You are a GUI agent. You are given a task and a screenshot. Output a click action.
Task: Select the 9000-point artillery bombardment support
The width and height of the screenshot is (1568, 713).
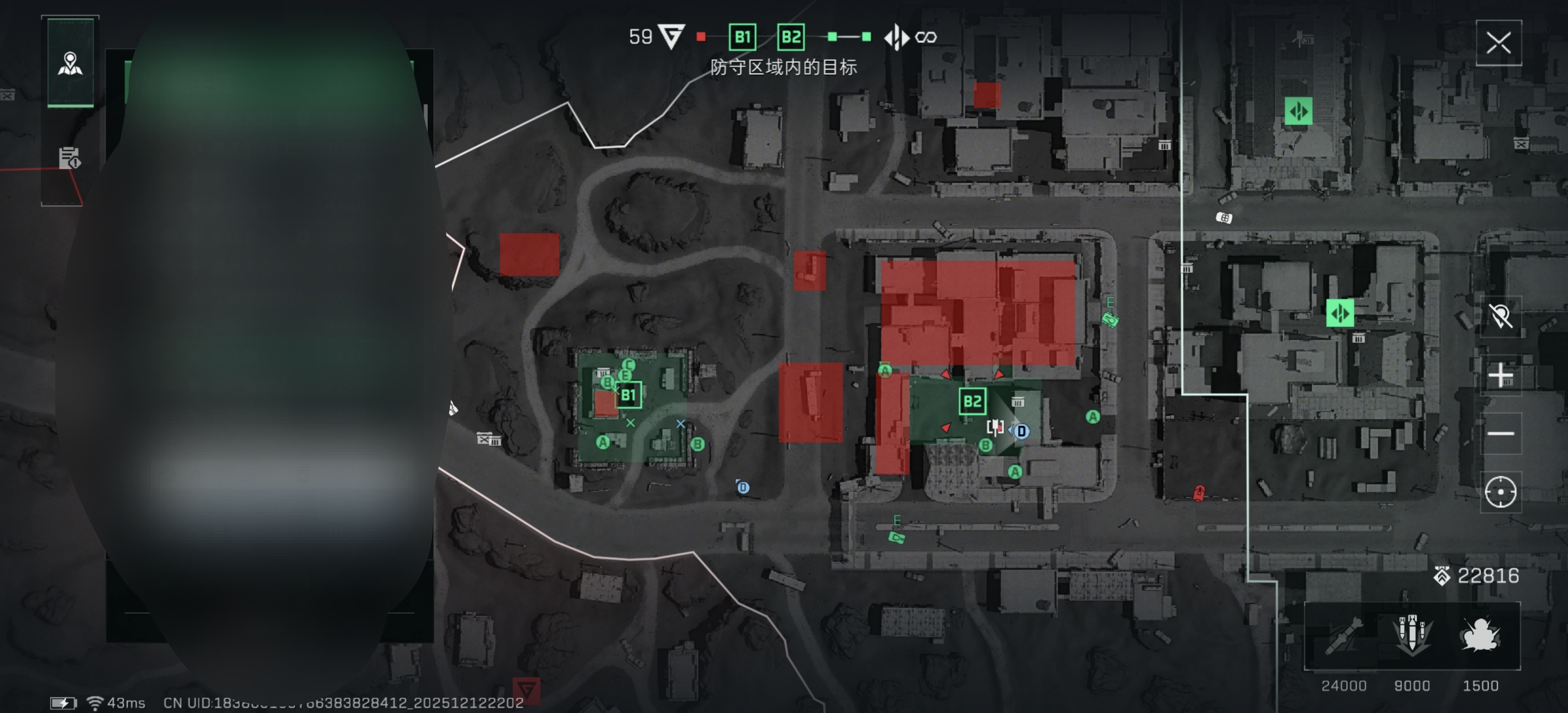[1412, 637]
